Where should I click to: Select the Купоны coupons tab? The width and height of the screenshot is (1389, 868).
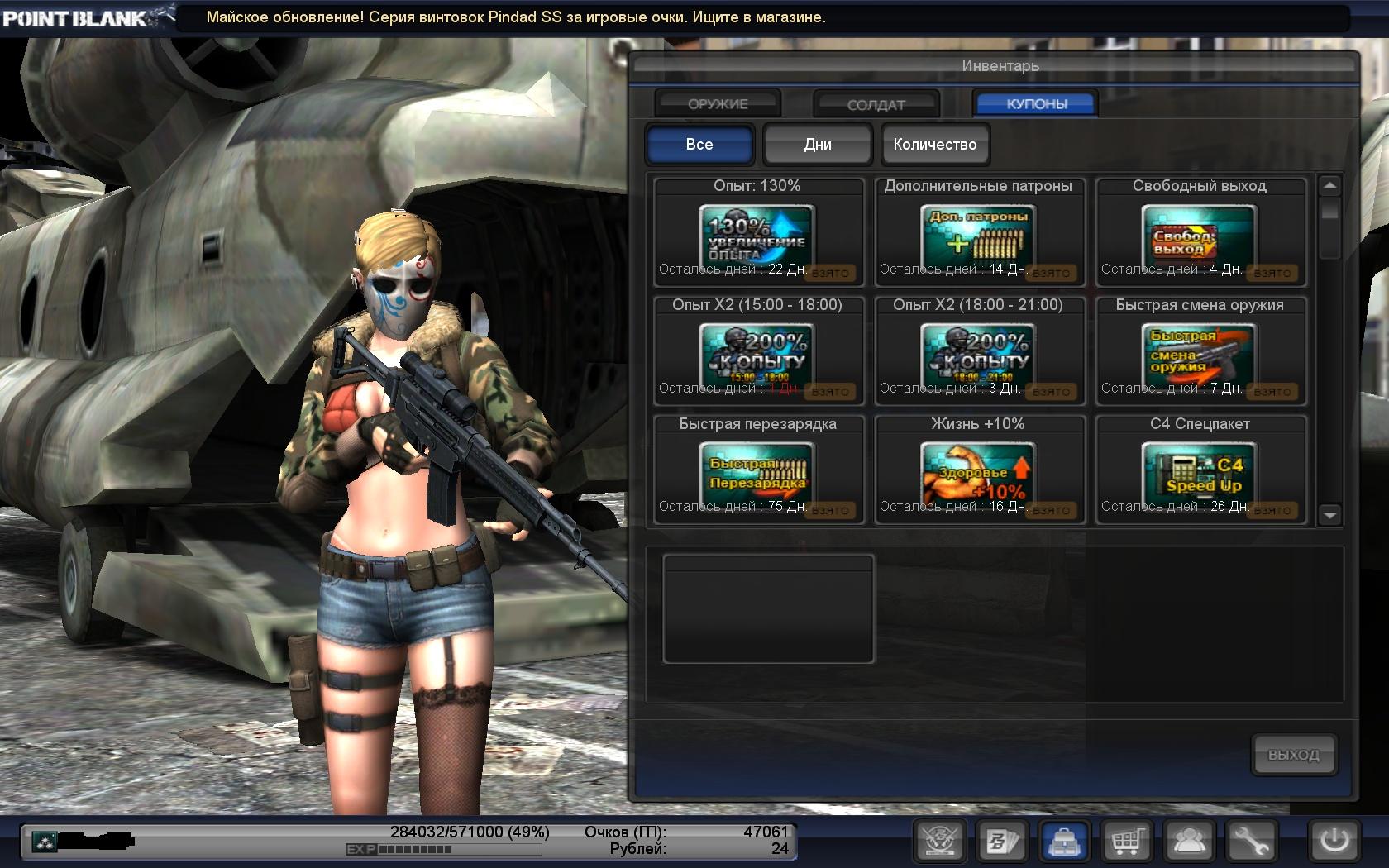(x=1036, y=104)
